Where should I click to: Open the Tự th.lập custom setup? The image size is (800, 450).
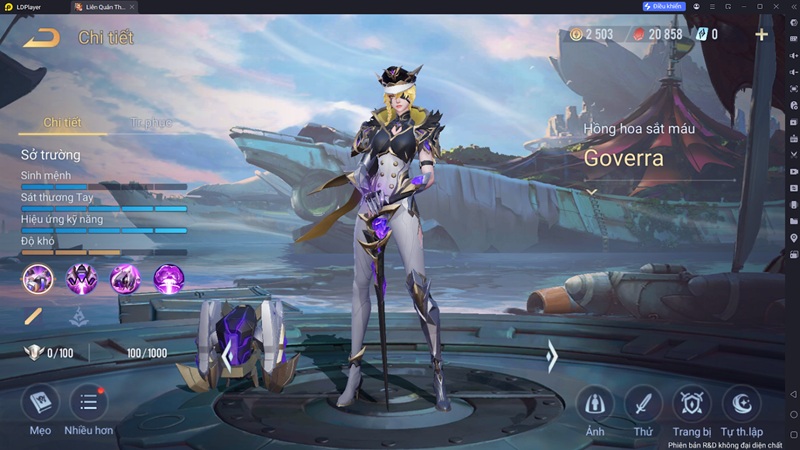coord(741,404)
